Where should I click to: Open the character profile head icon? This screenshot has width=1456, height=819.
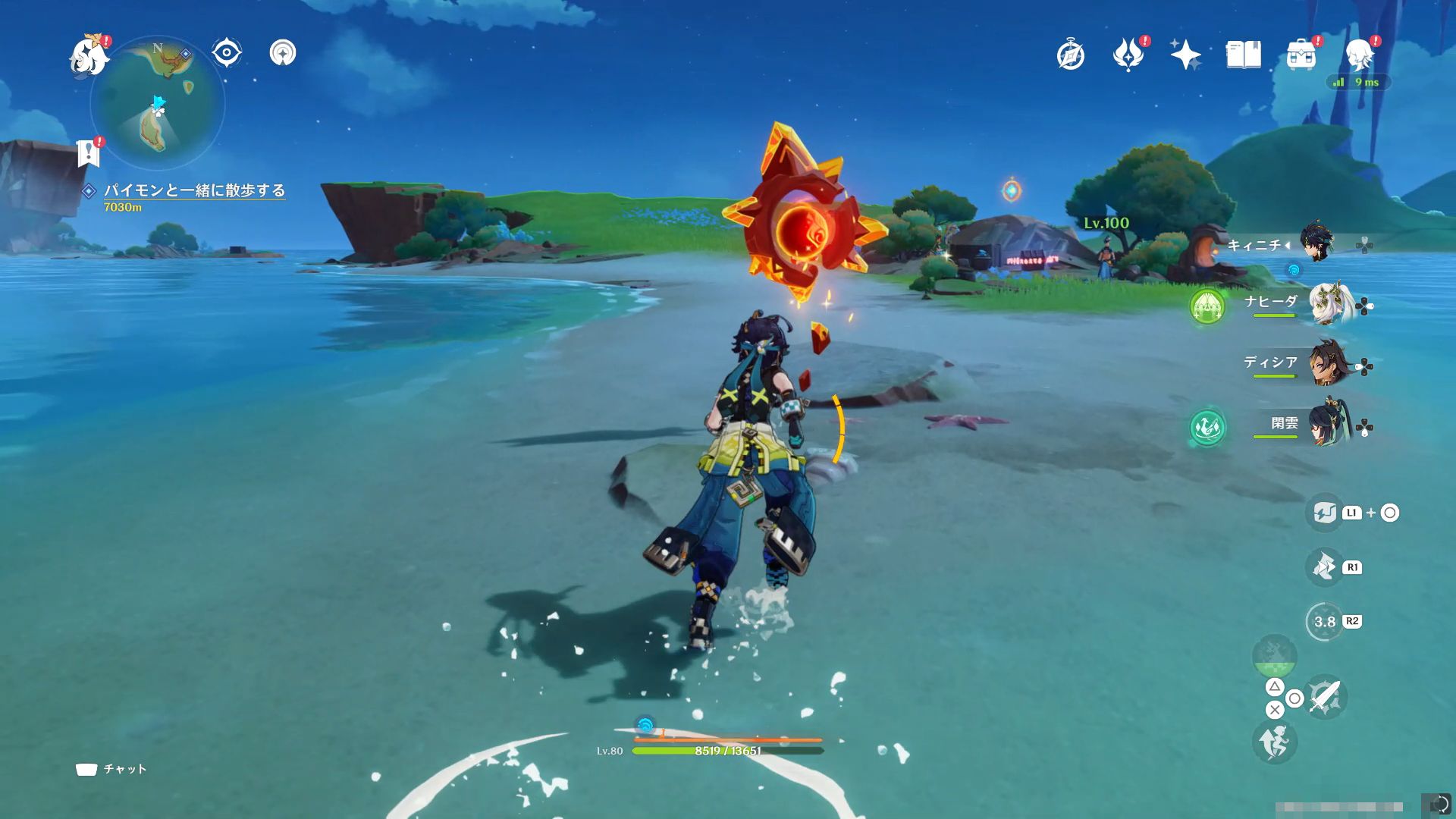[x=1360, y=55]
